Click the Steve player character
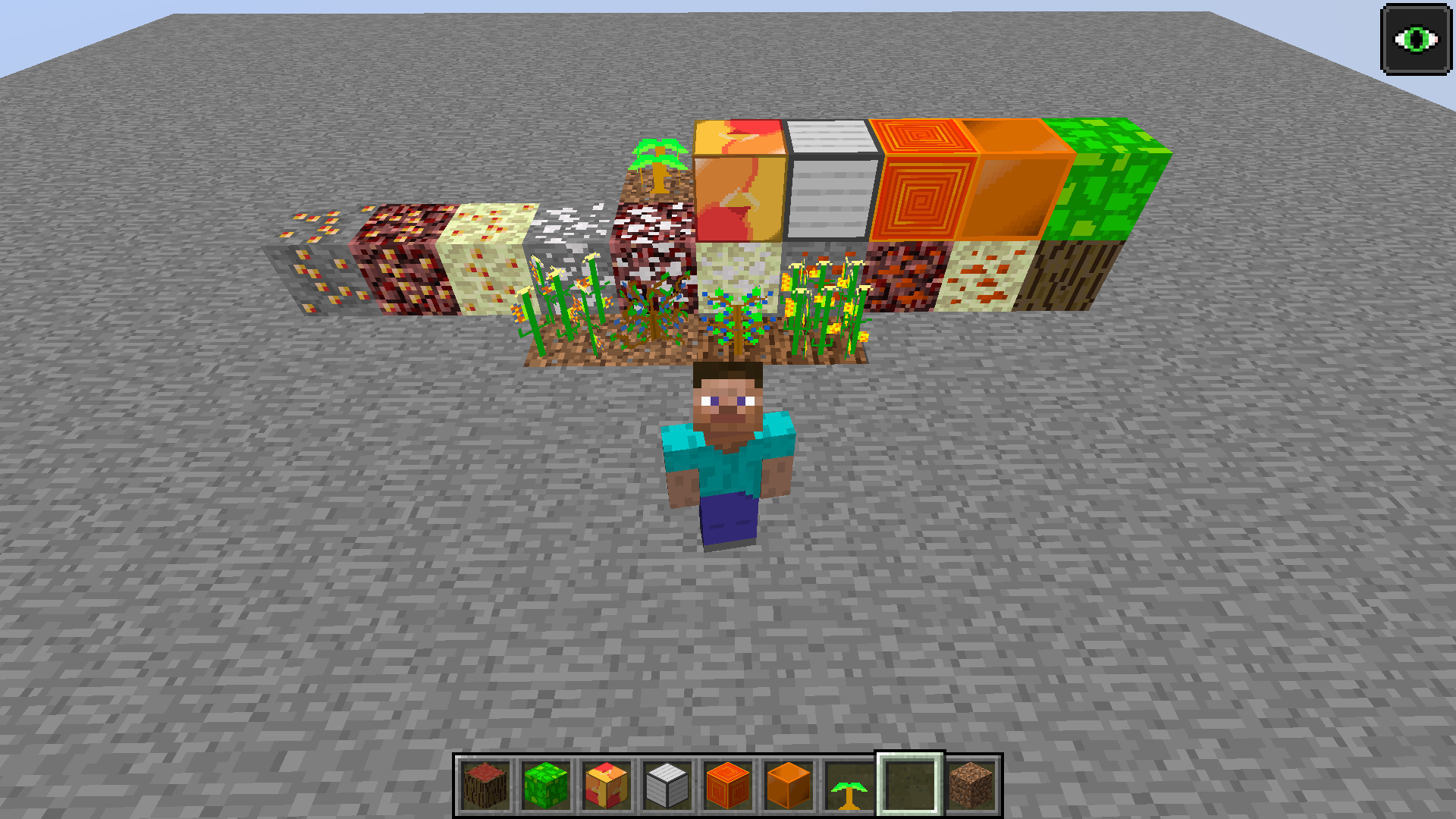1456x819 pixels. 728,455
